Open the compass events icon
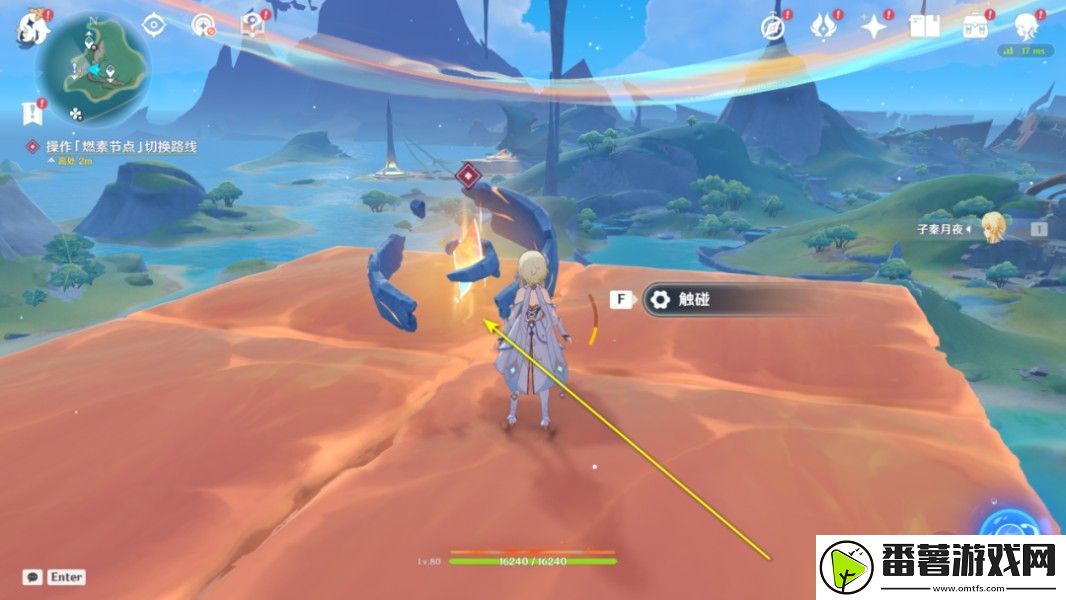 pyautogui.click(x=772, y=27)
